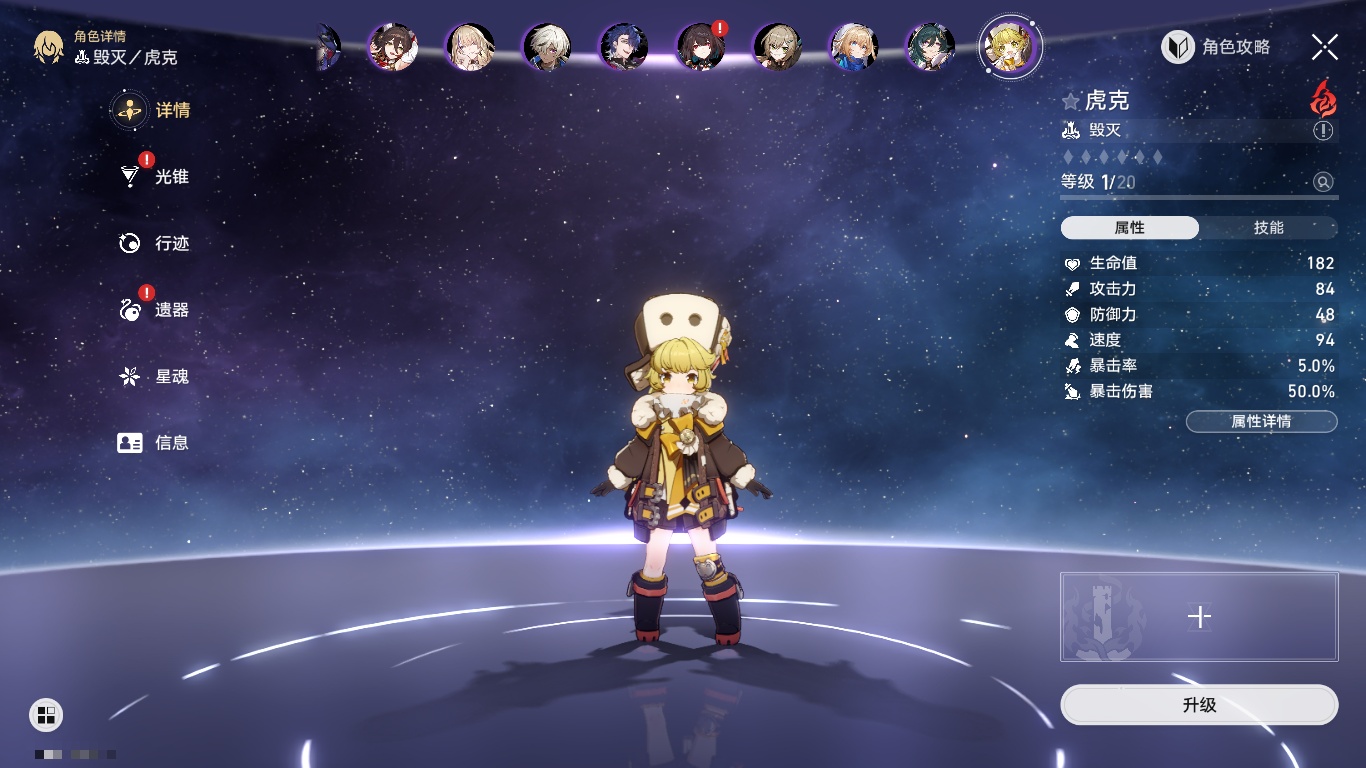Choose the white-haired character portrait
Image resolution: width=1366 pixels, height=768 pixels.
546,47
